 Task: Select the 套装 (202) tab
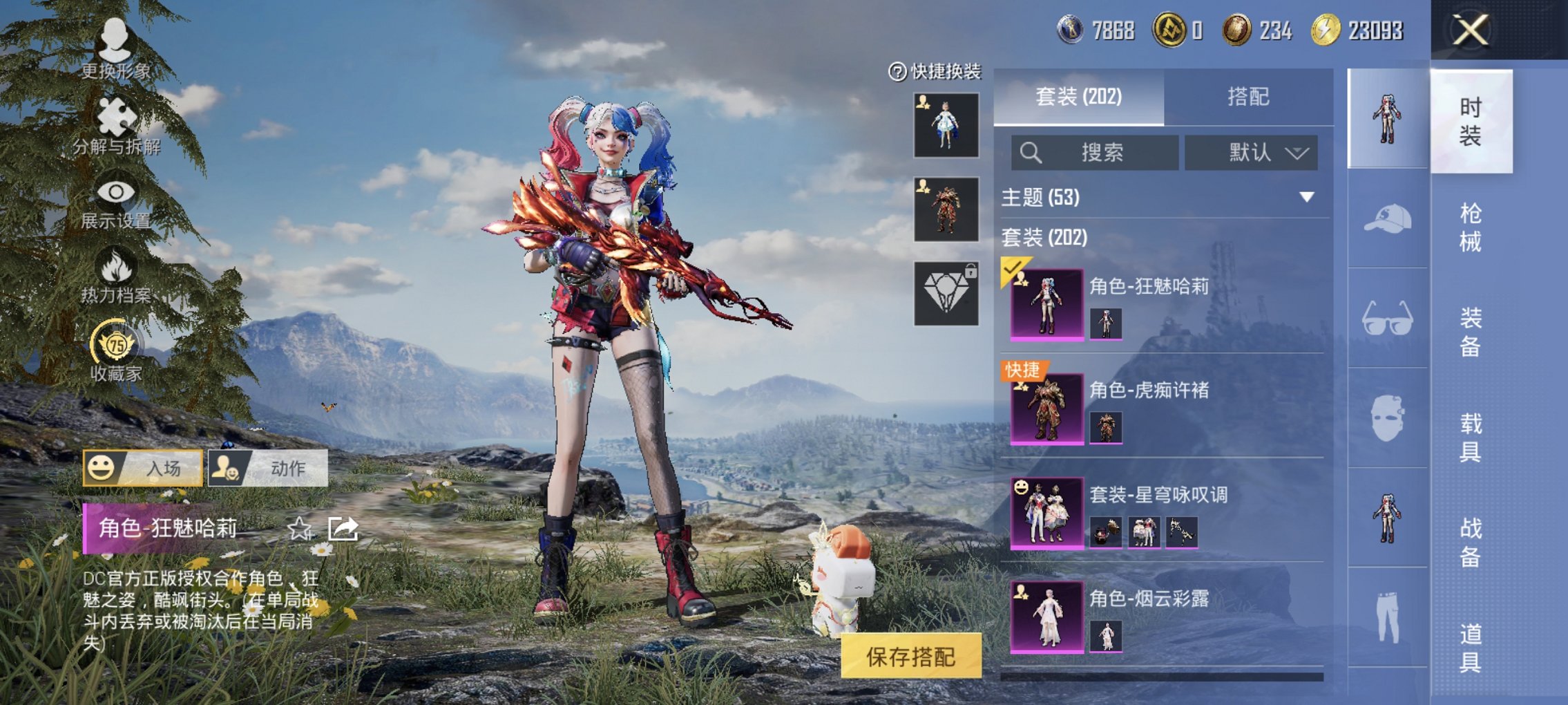point(1078,97)
